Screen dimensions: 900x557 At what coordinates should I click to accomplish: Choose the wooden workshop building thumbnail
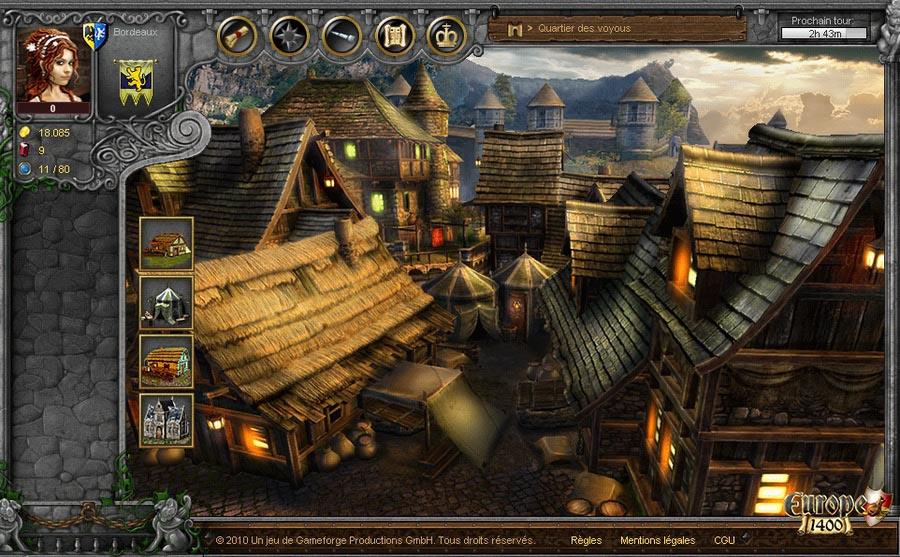coord(166,360)
